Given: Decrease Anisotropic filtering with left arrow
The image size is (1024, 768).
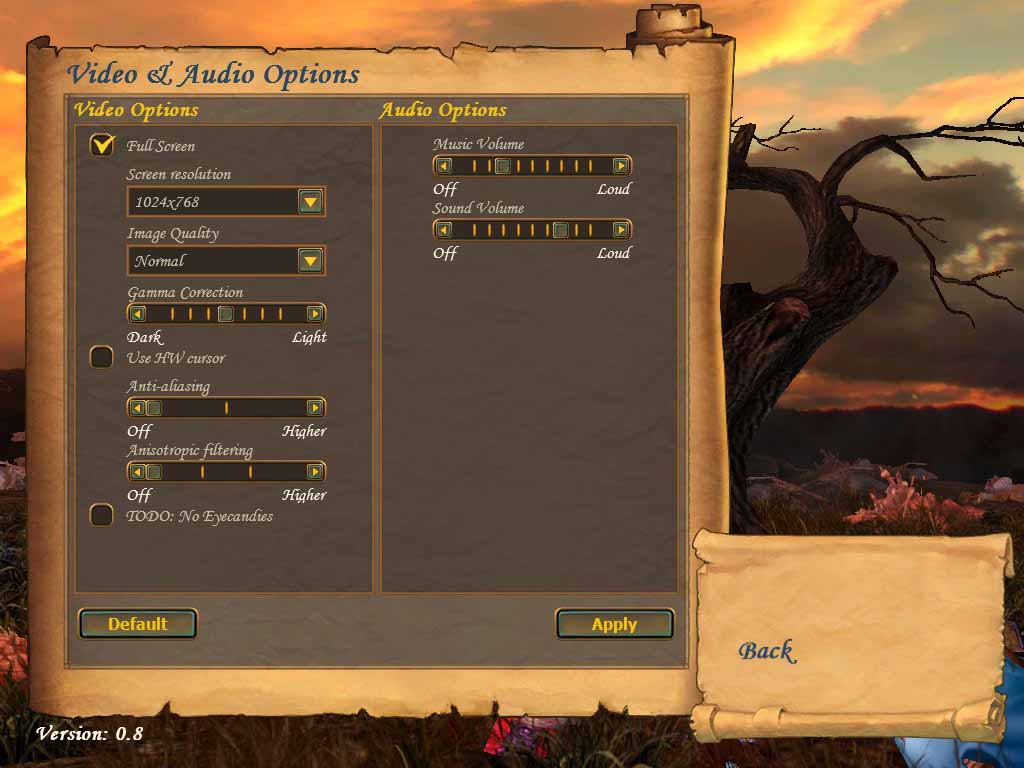Looking at the screenshot, I should 138,472.
